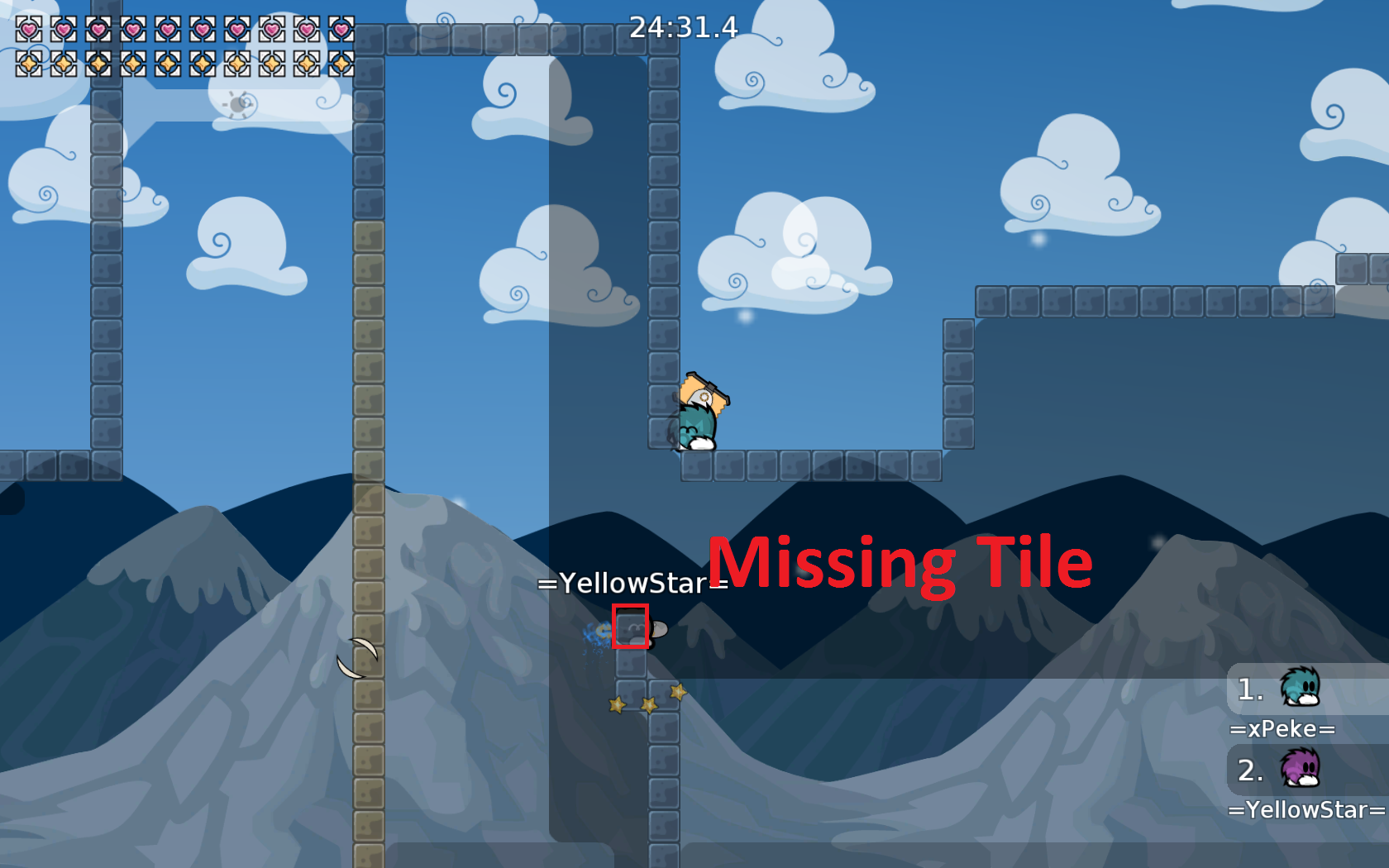
Task: Click the race timer showing 24:31.4
Action: [684, 28]
